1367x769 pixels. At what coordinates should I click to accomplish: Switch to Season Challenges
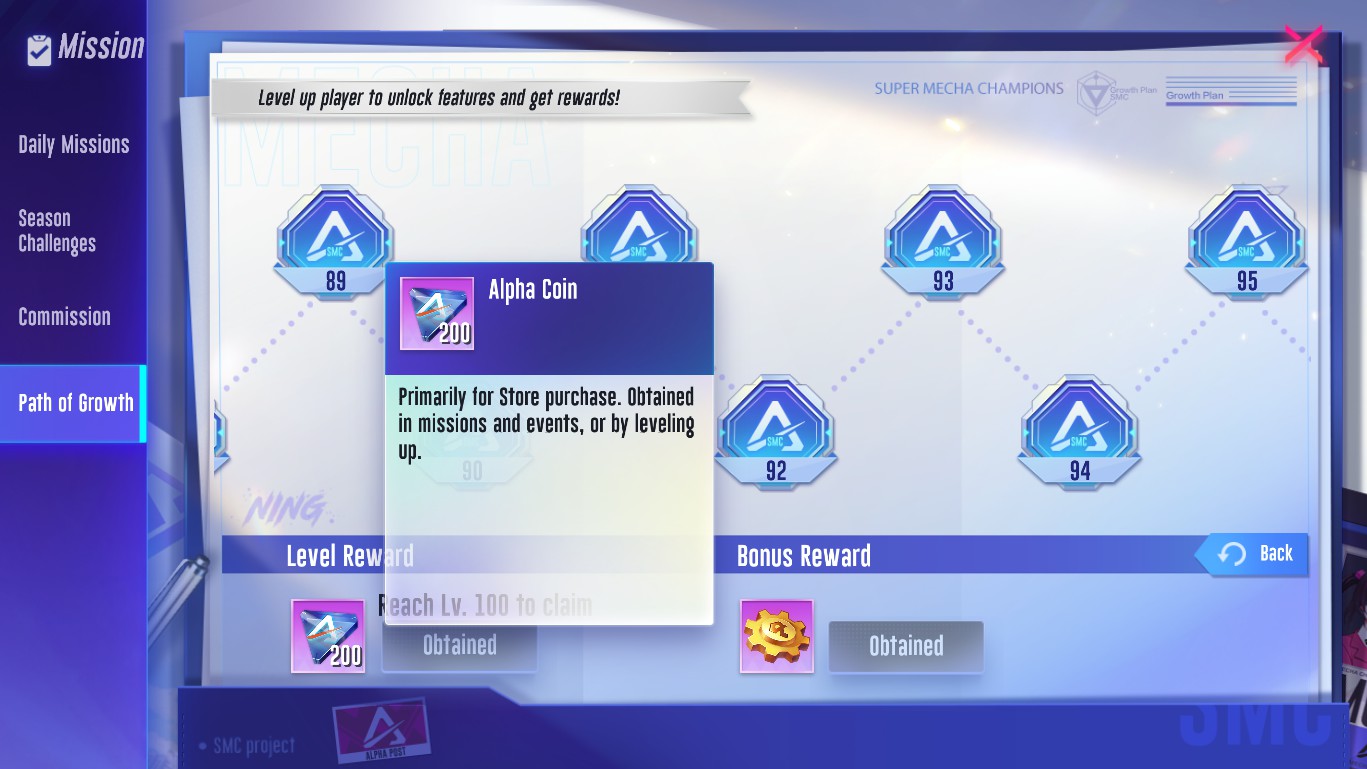(57, 231)
